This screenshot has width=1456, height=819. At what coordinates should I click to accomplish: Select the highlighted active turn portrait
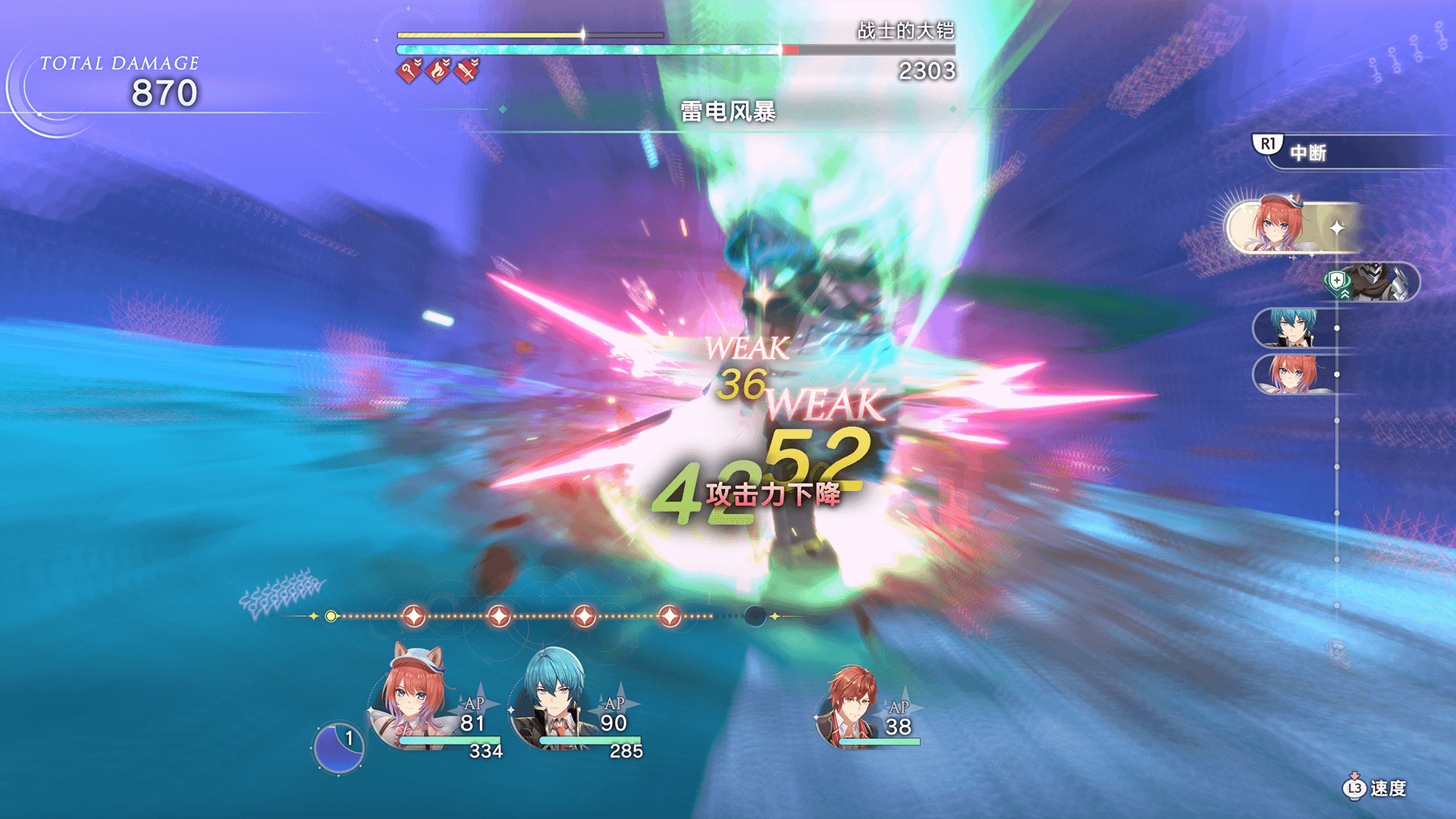tap(1282, 225)
